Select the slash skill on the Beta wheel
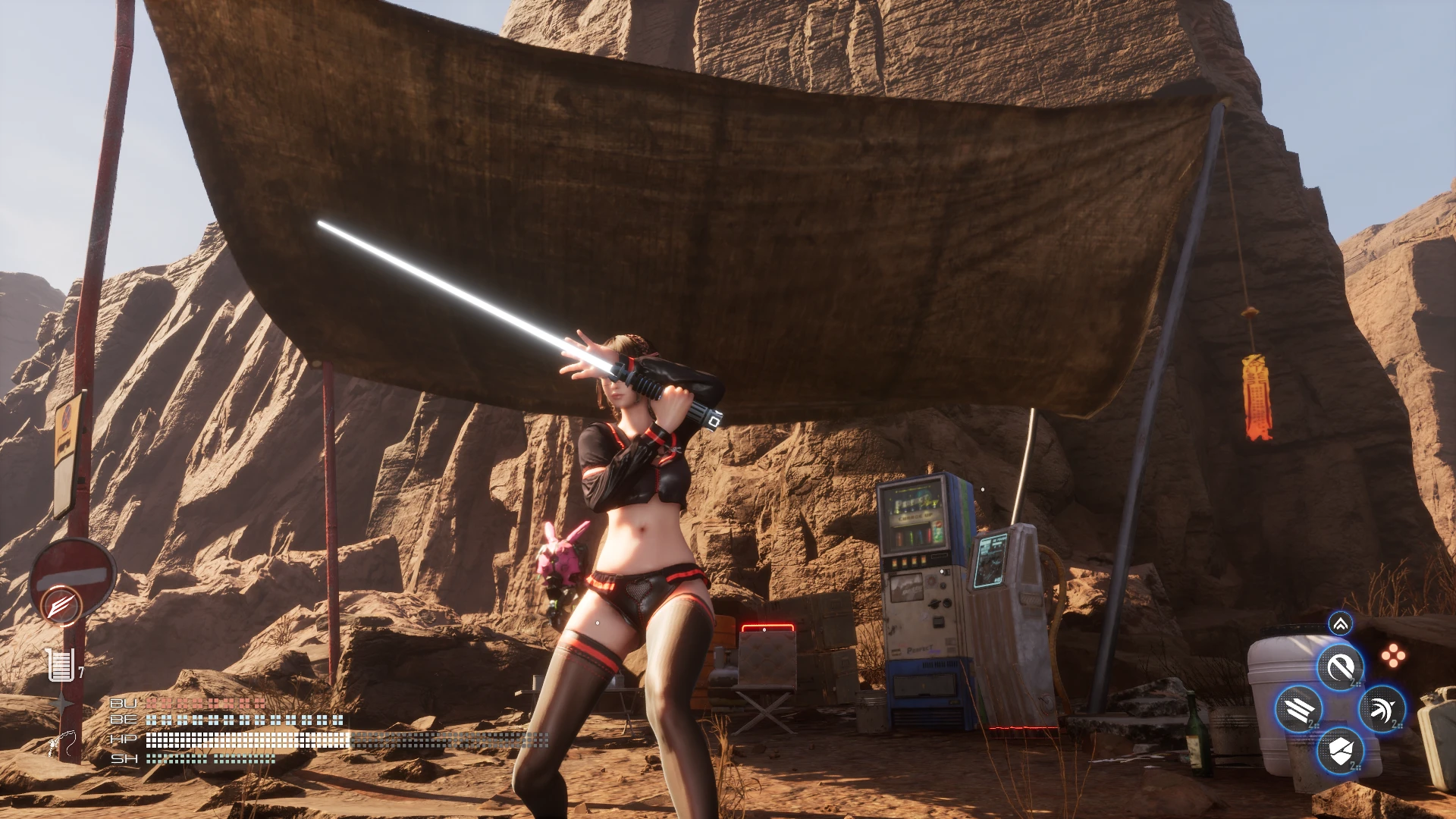 (1340, 667)
